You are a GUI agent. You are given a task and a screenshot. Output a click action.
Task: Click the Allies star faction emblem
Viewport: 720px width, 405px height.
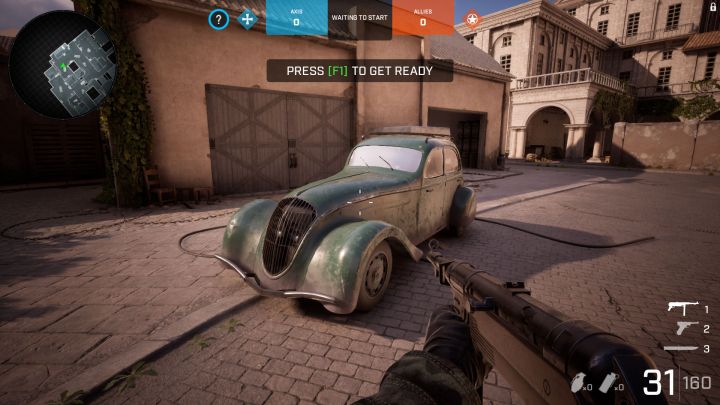pyautogui.click(x=472, y=19)
